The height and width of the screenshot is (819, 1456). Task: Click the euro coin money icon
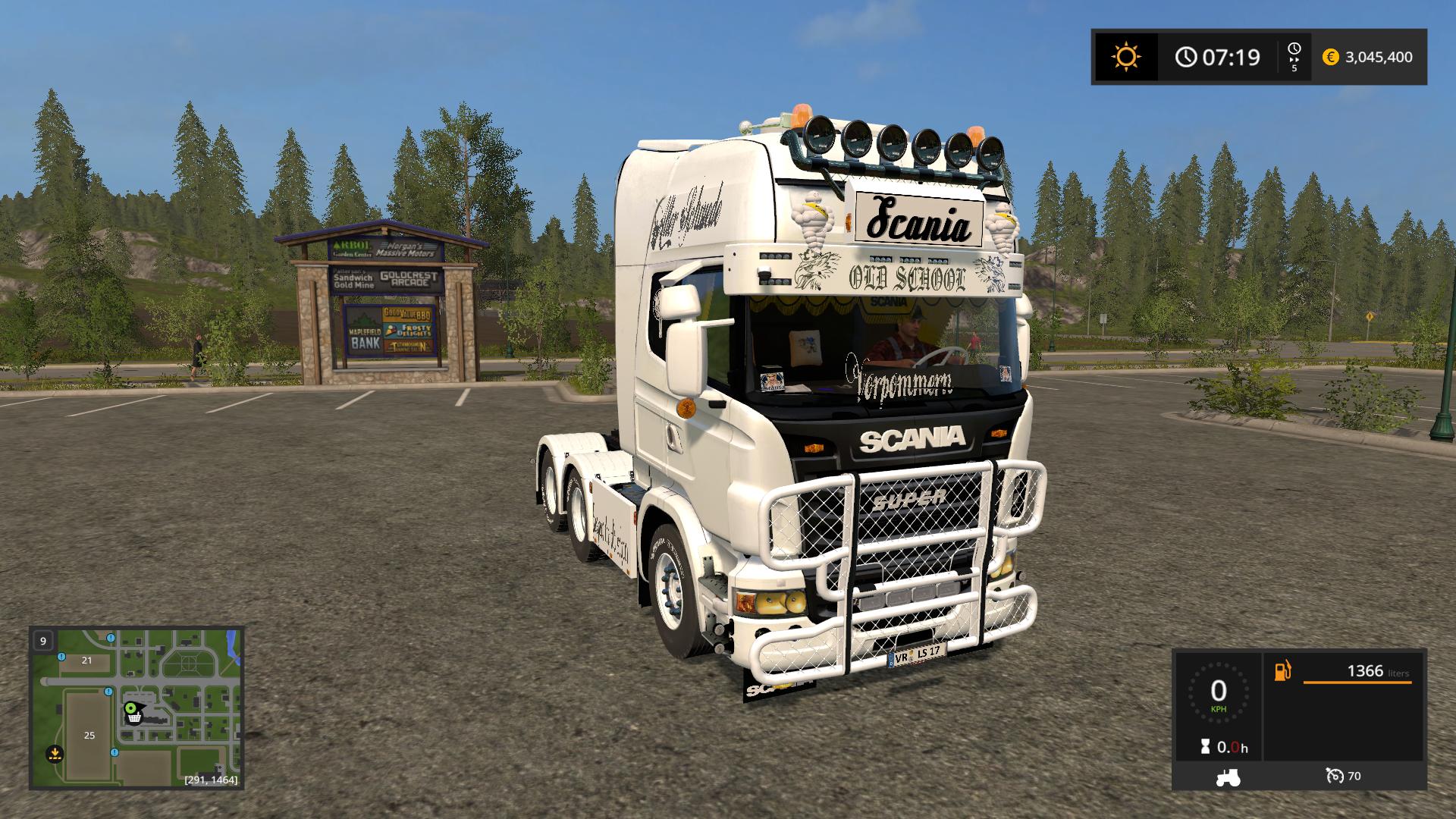click(x=1330, y=57)
